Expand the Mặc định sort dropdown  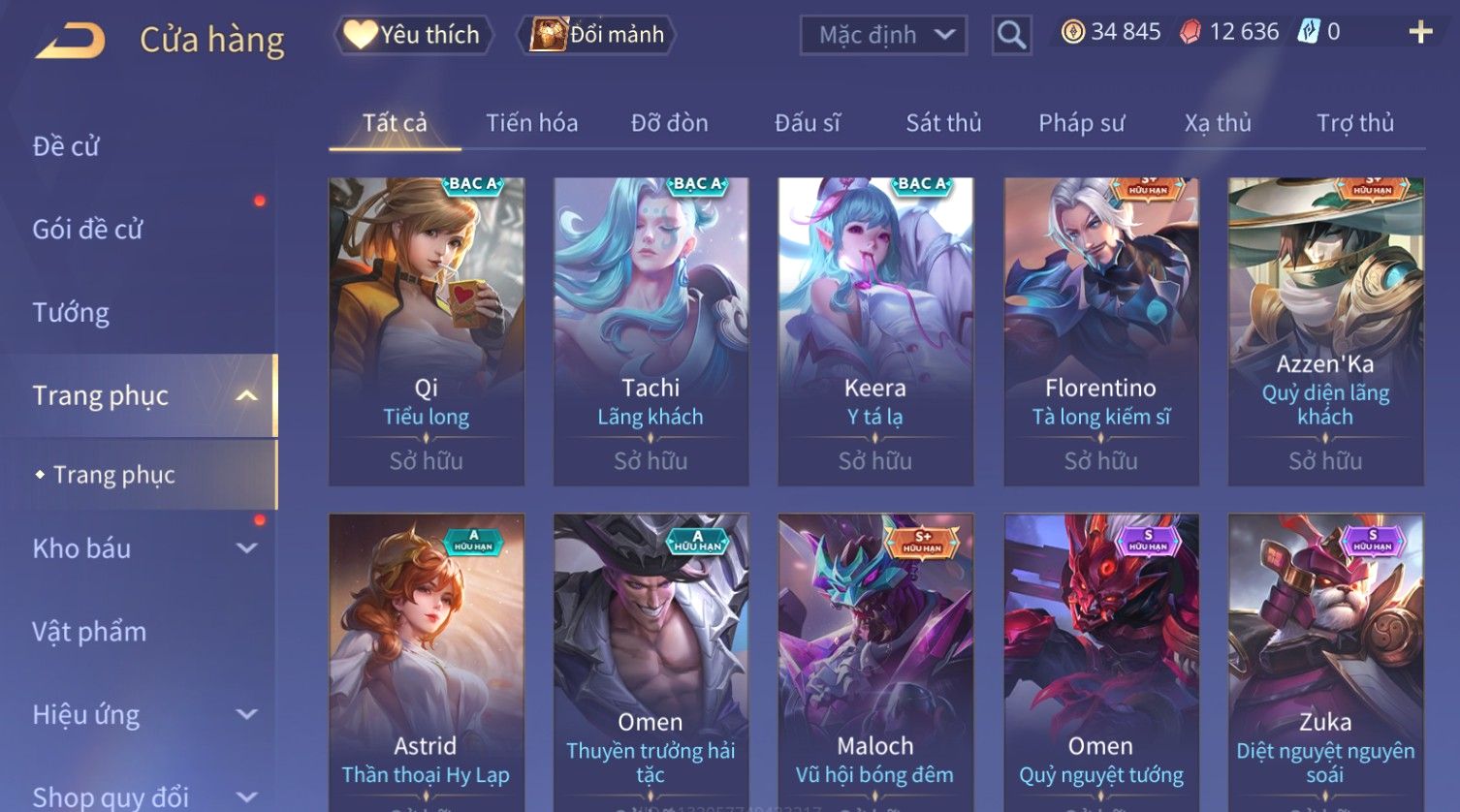click(x=883, y=35)
